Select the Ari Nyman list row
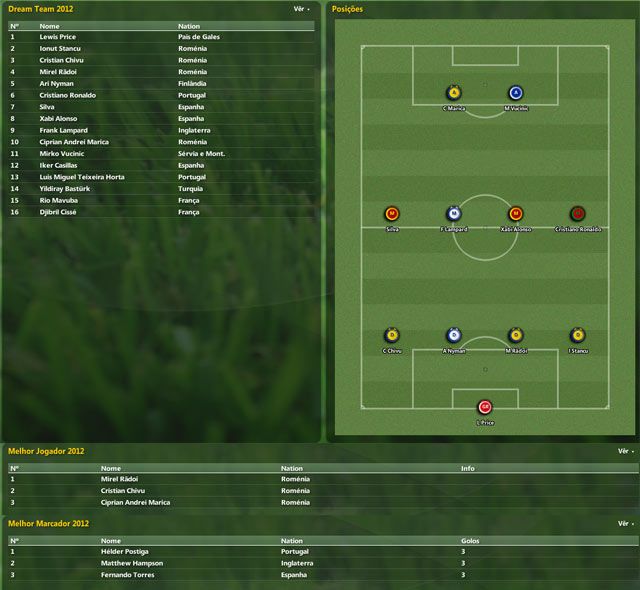Image resolution: width=640 pixels, height=590 pixels. click(56, 83)
